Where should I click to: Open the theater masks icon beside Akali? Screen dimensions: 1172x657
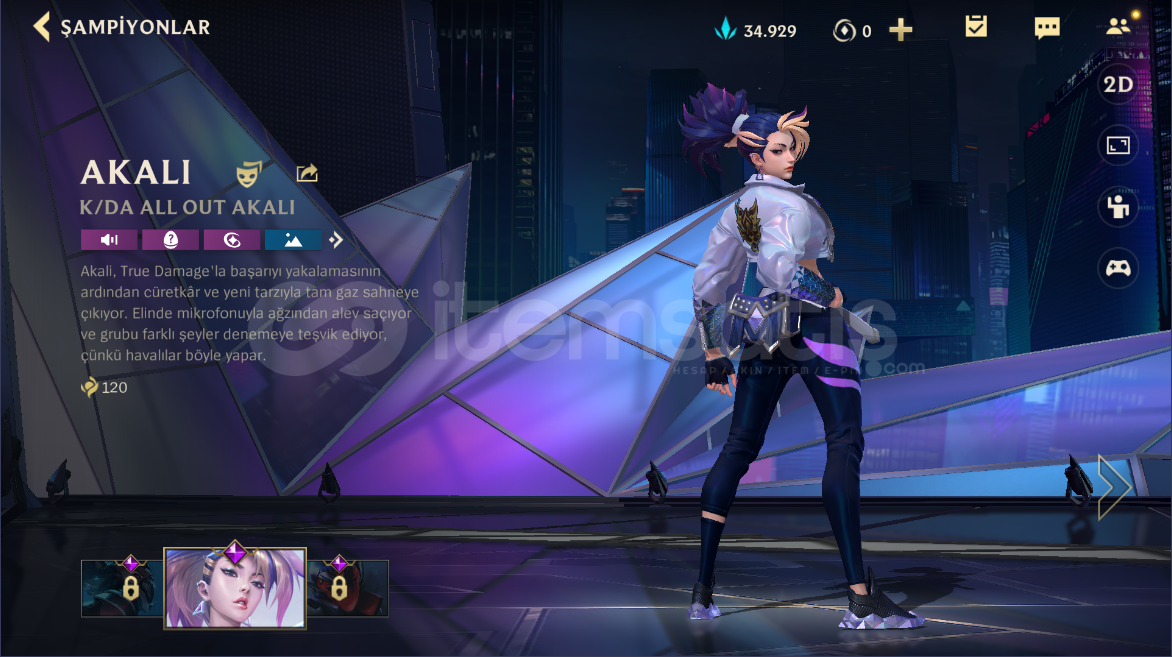click(249, 174)
